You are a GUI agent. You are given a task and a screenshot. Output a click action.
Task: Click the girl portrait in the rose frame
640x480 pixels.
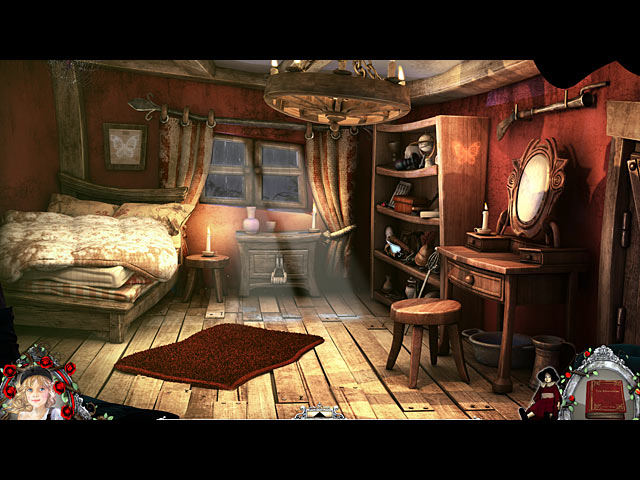(36, 391)
